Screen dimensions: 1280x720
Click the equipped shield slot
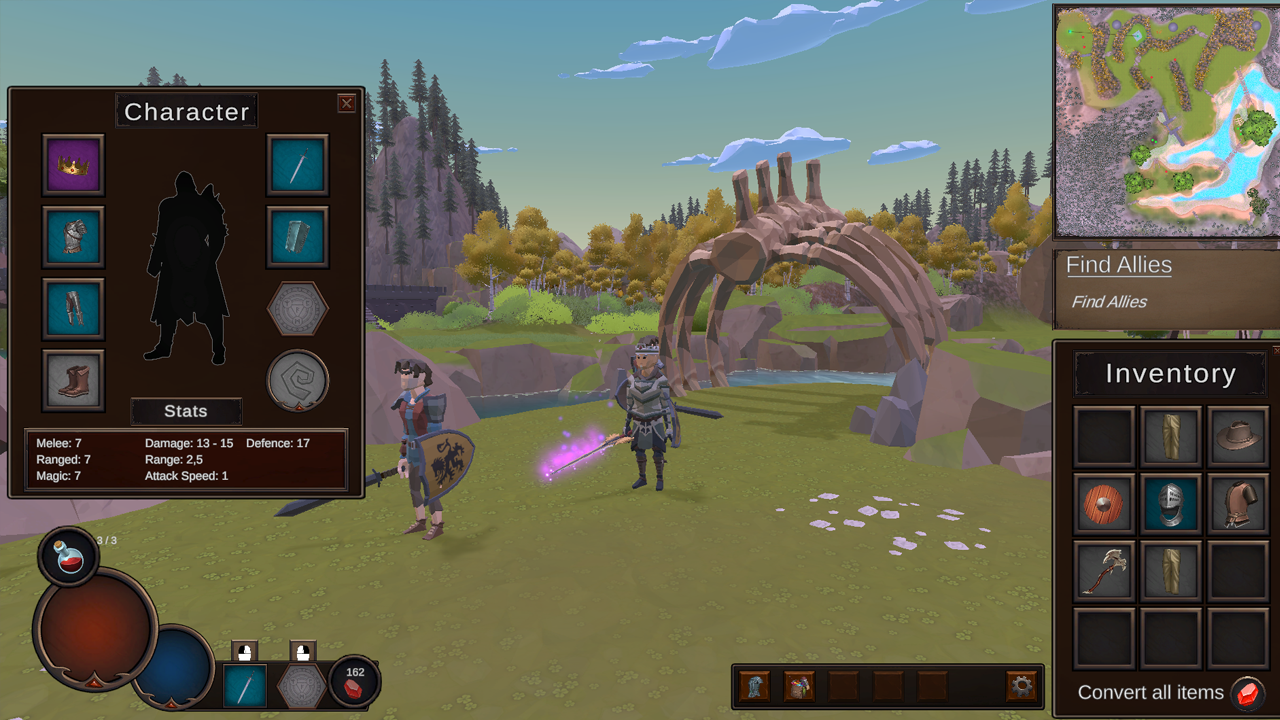click(x=298, y=237)
